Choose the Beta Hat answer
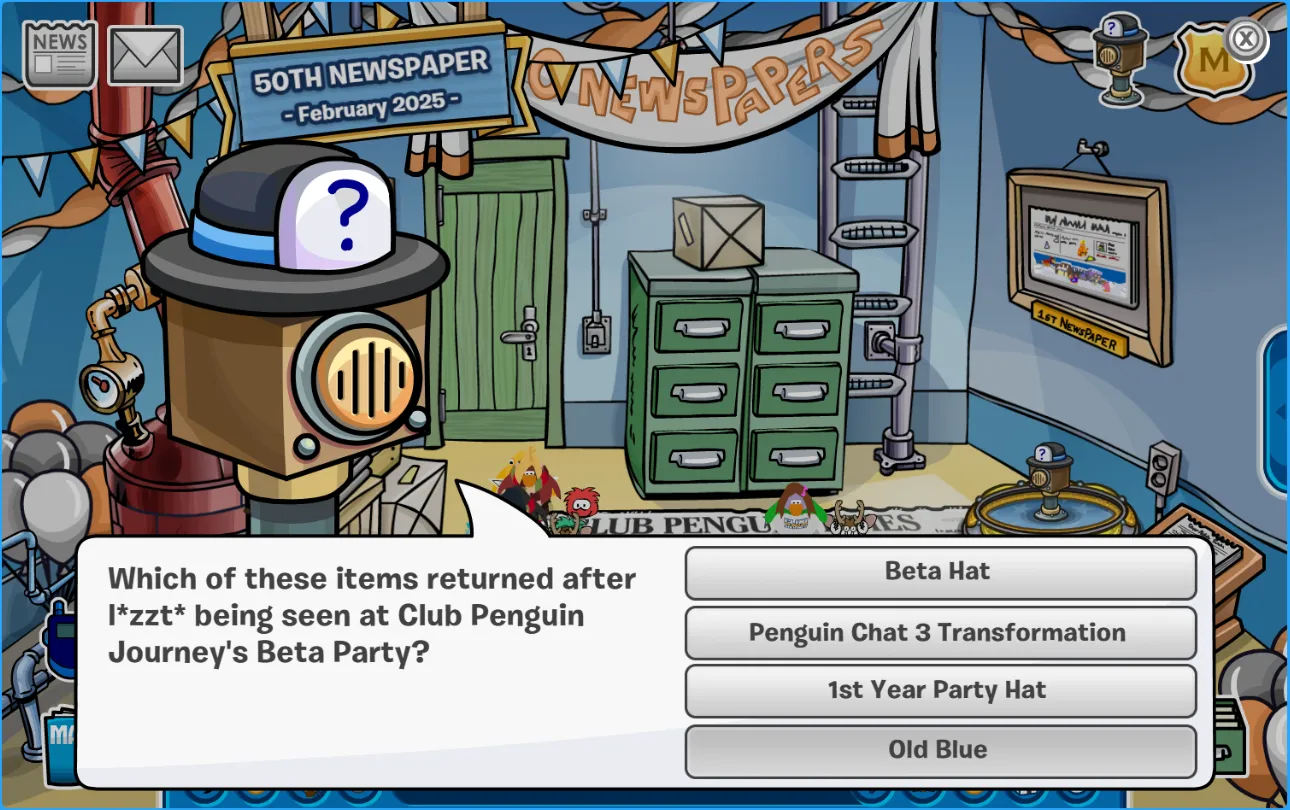This screenshot has width=1290, height=810. tap(939, 573)
